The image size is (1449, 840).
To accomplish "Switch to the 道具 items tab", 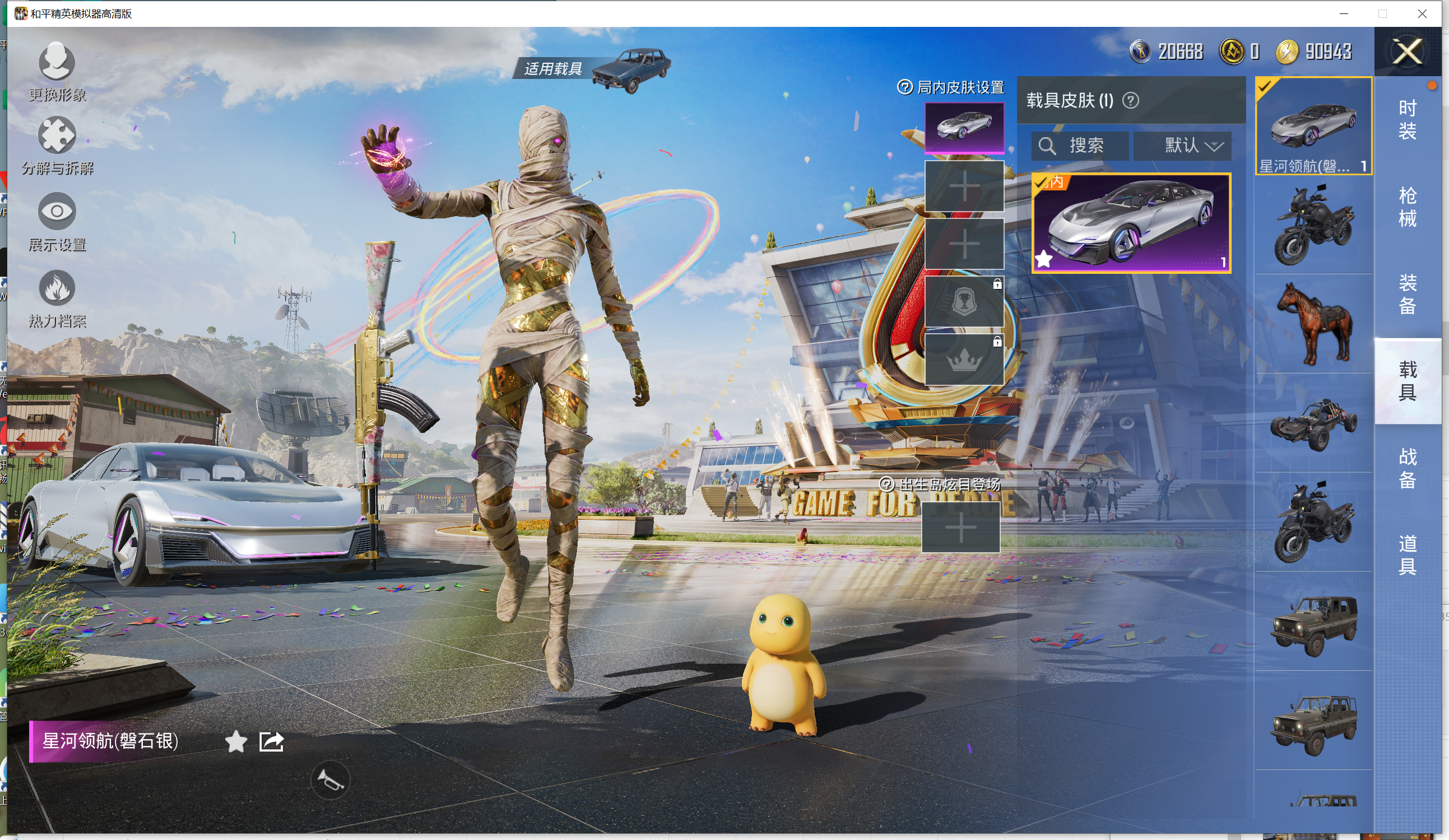I will tap(1406, 555).
